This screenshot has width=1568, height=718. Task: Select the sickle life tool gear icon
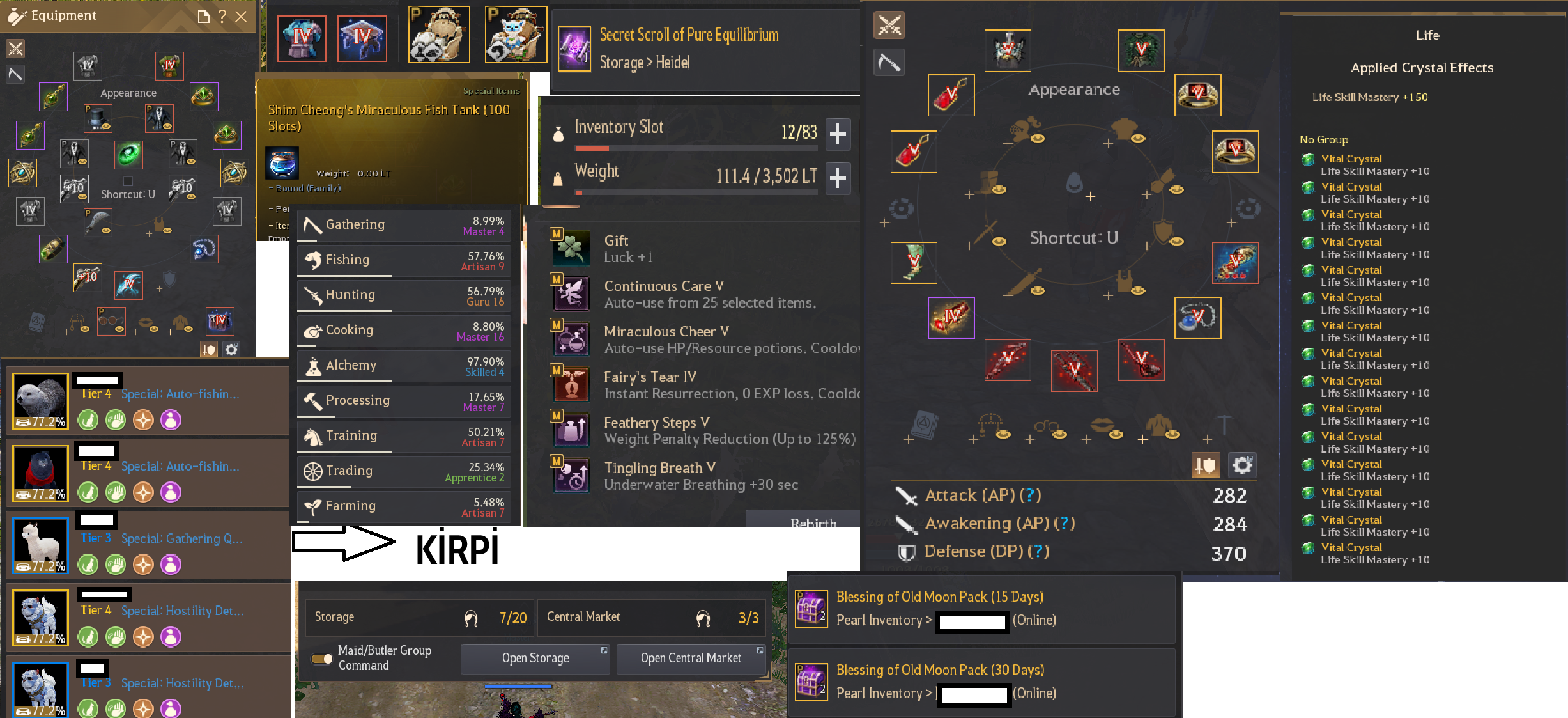889,62
